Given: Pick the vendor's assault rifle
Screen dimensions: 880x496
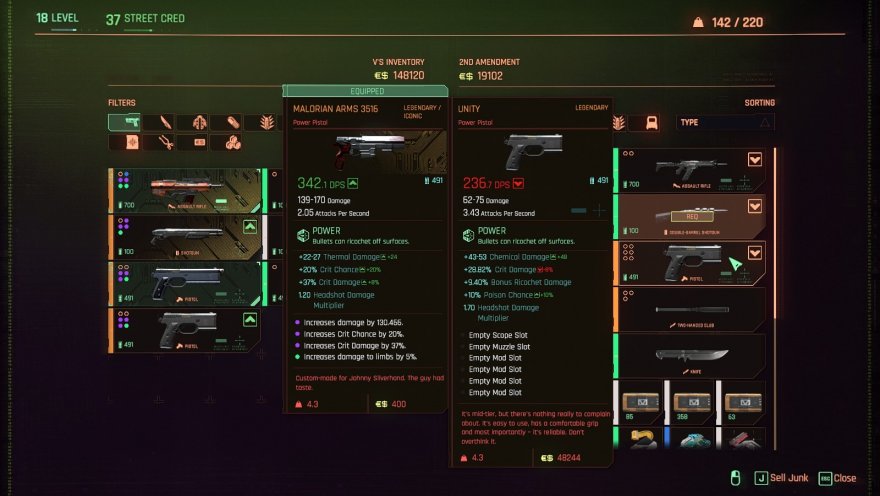Looking at the screenshot, I should point(690,170).
